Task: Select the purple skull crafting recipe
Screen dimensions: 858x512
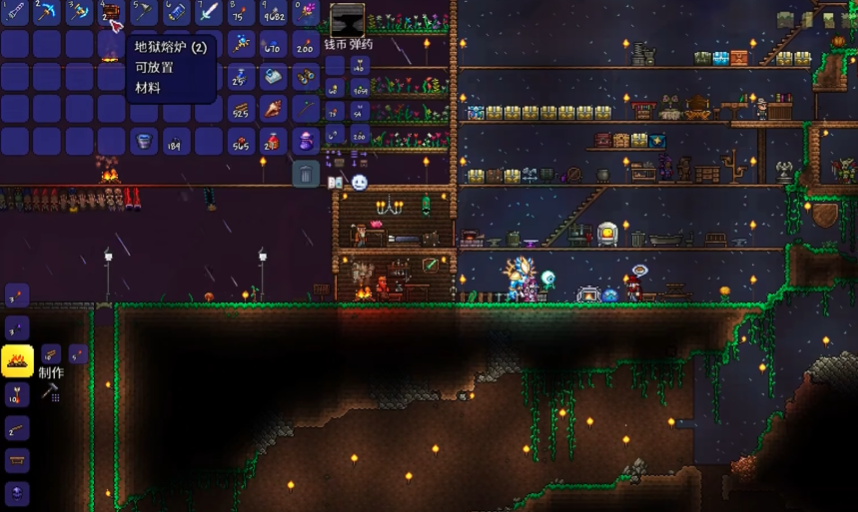Action: point(17,493)
